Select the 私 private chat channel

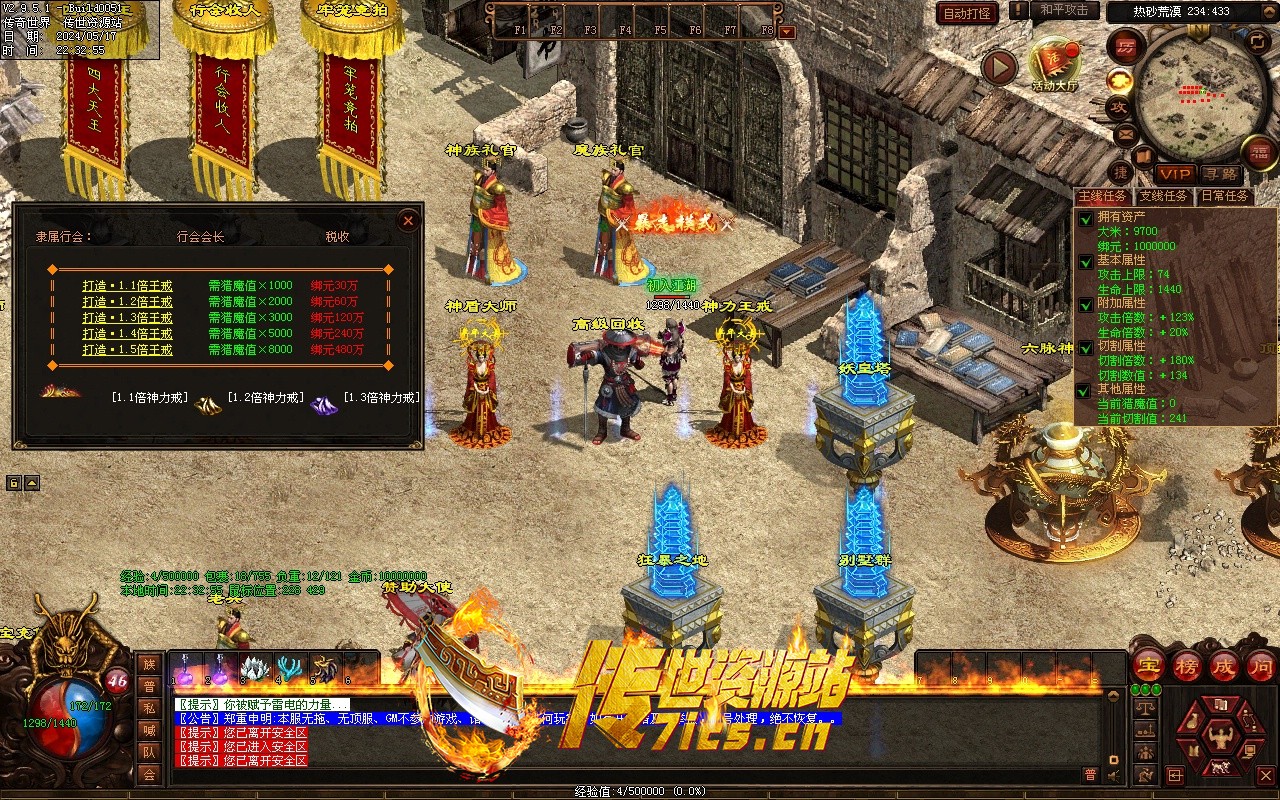(149, 708)
